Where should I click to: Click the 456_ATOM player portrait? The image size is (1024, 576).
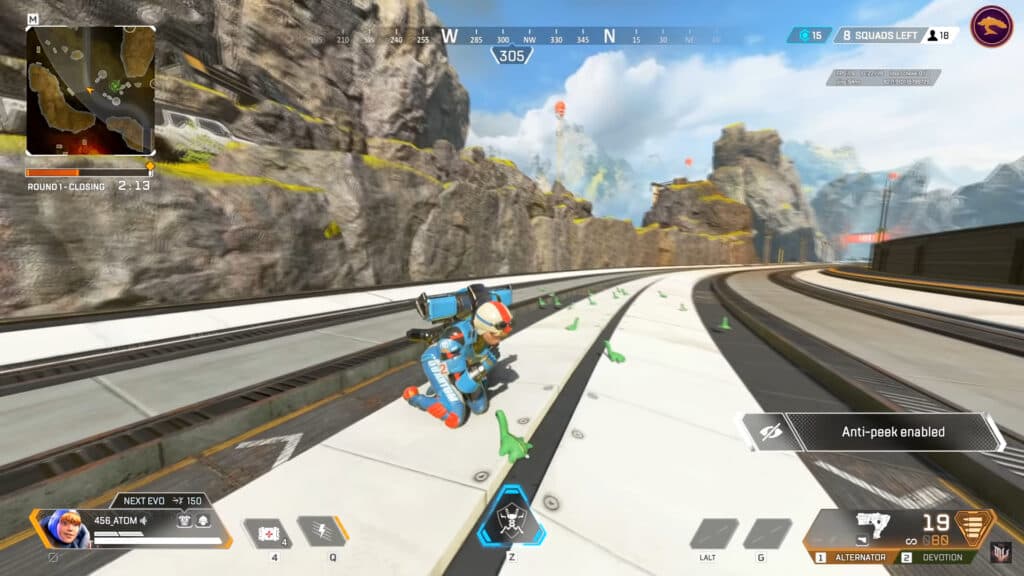tap(62, 527)
